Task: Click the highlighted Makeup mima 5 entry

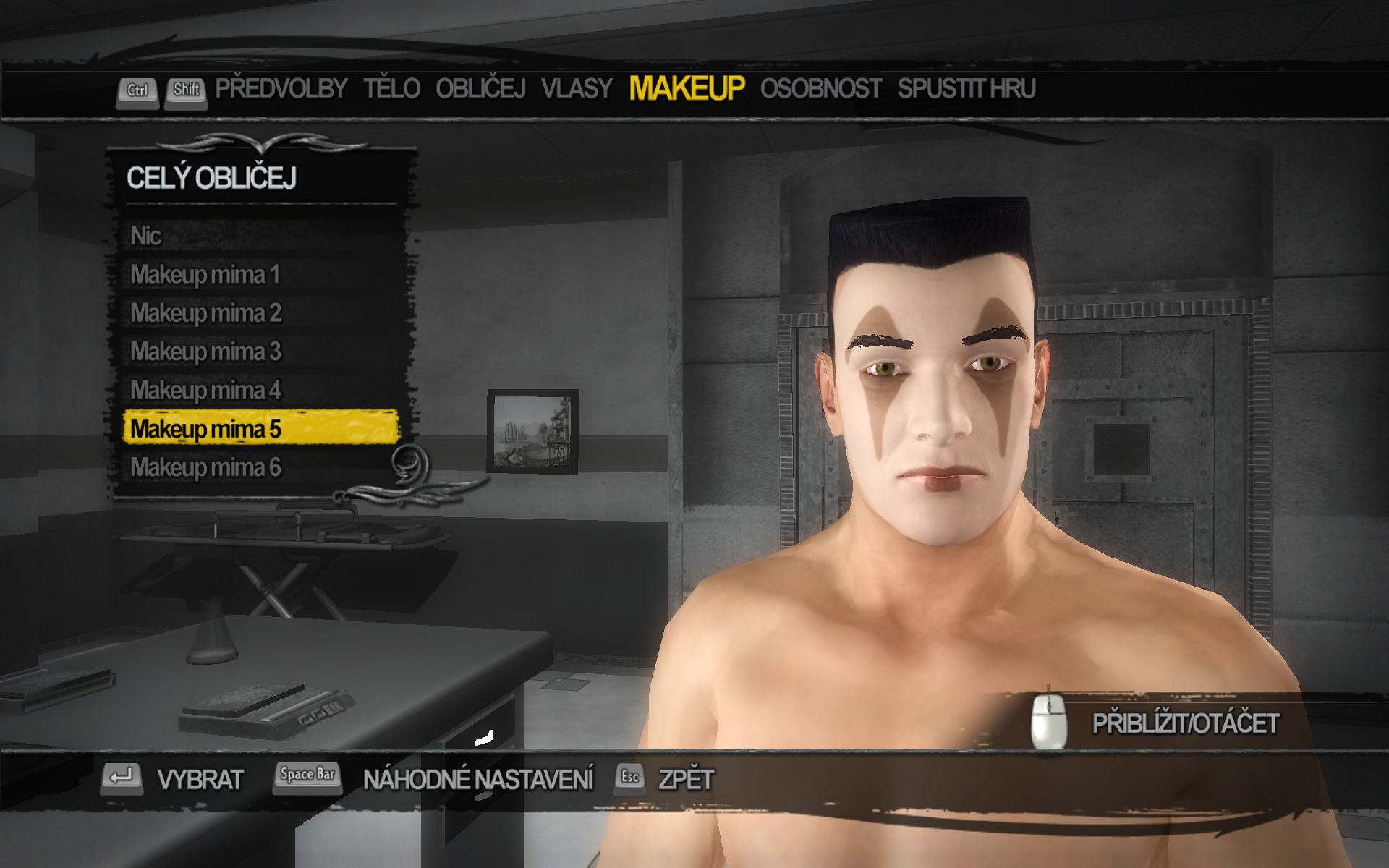Action: [x=205, y=429]
